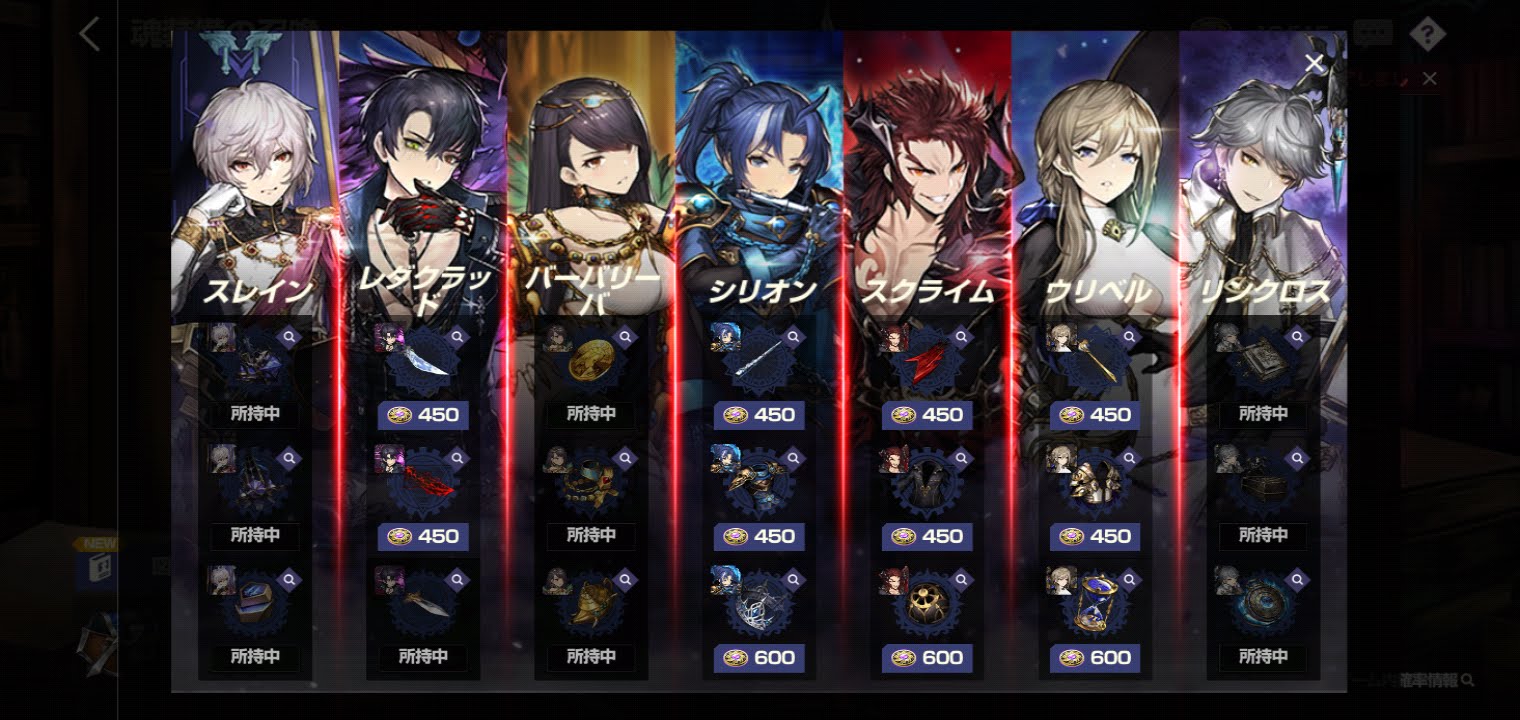1520x720 pixels.
Task: Magnify スレイン's first item for details
Action: (x=290, y=336)
